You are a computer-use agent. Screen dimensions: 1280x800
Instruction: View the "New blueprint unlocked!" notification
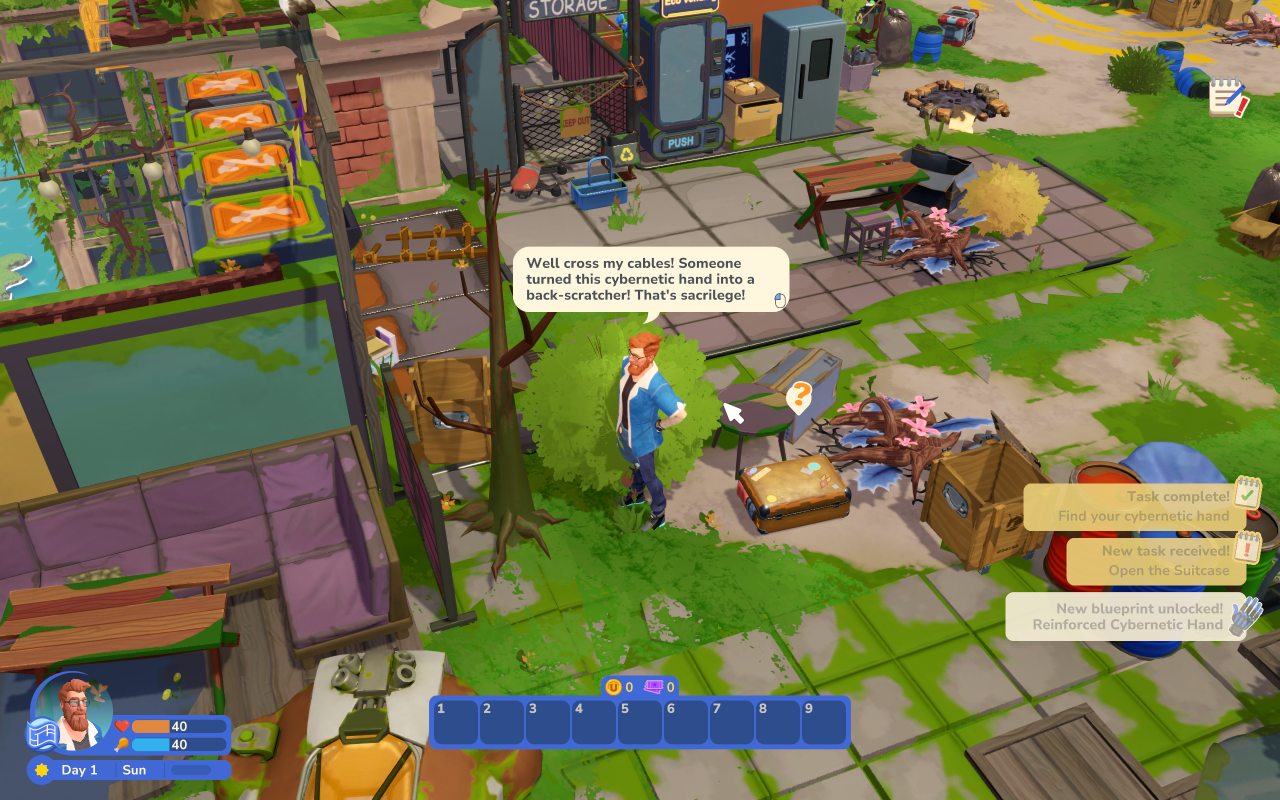coord(1128,616)
